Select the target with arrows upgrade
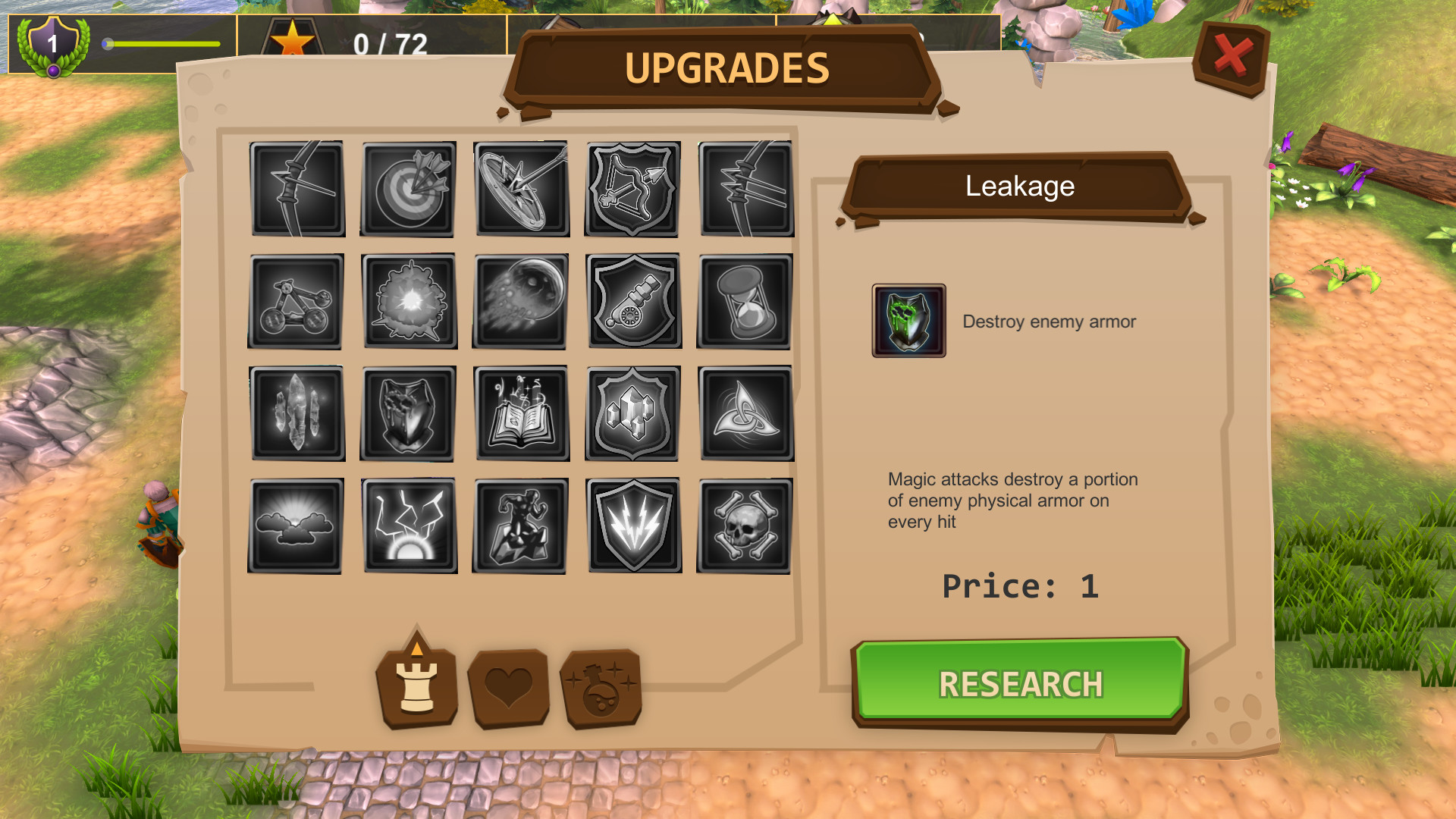Viewport: 1456px width, 819px height. [x=409, y=189]
